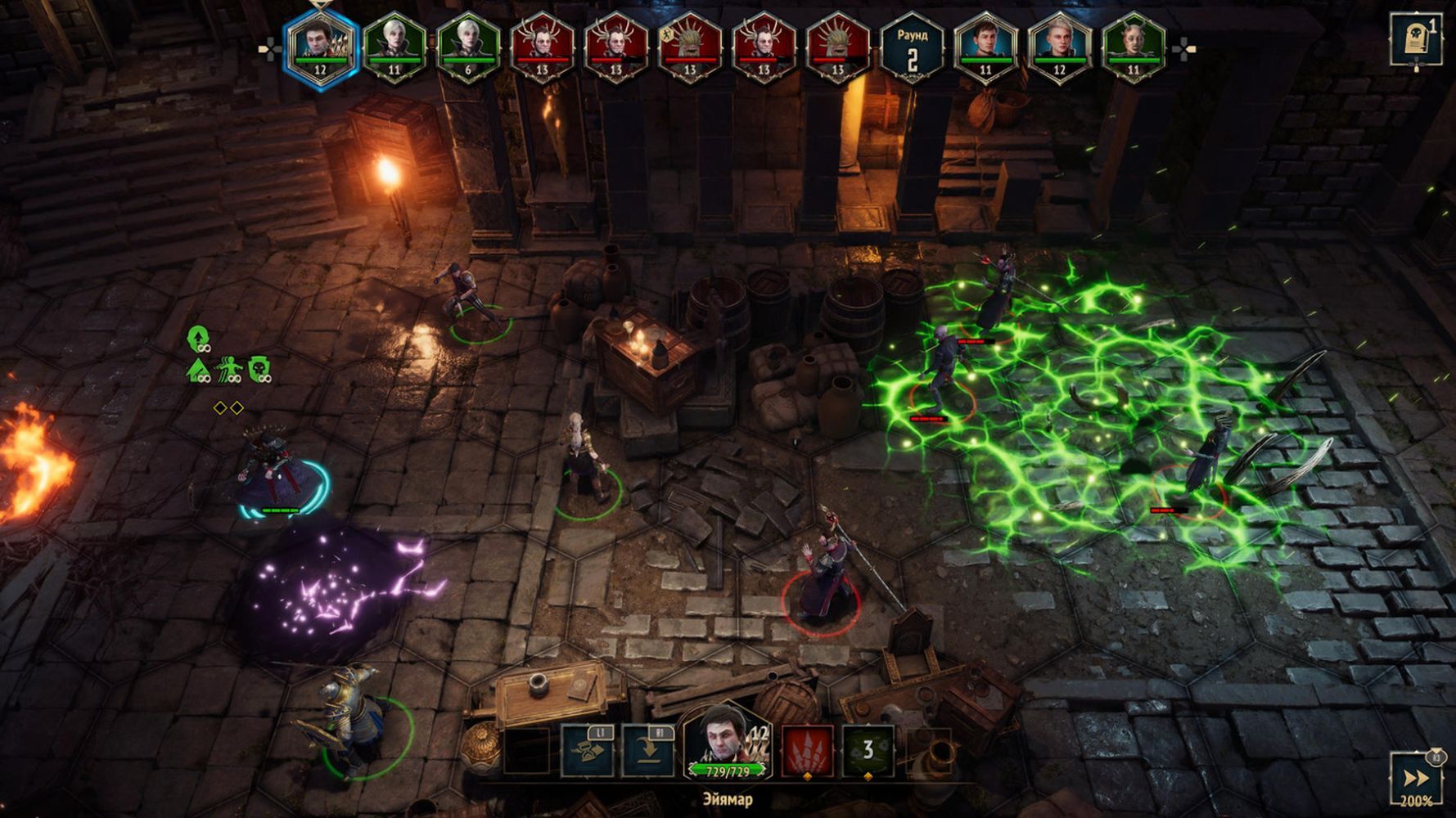Screen dimensions: 1456x818
Task: Pick the white-haired unit with initiative 6
Action: click(x=468, y=46)
